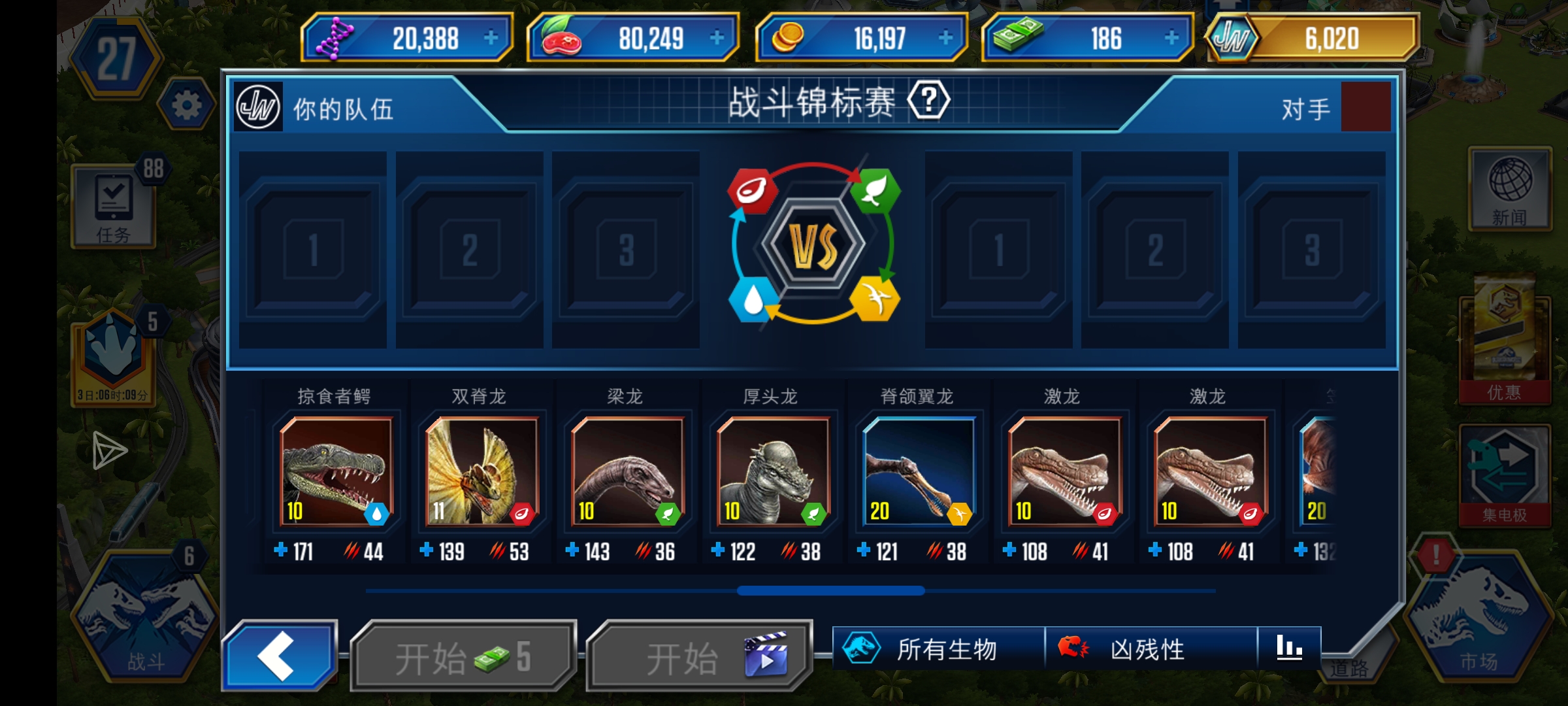Start battle by watching a video
The image size is (1568, 706).
click(x=700, y=657)
